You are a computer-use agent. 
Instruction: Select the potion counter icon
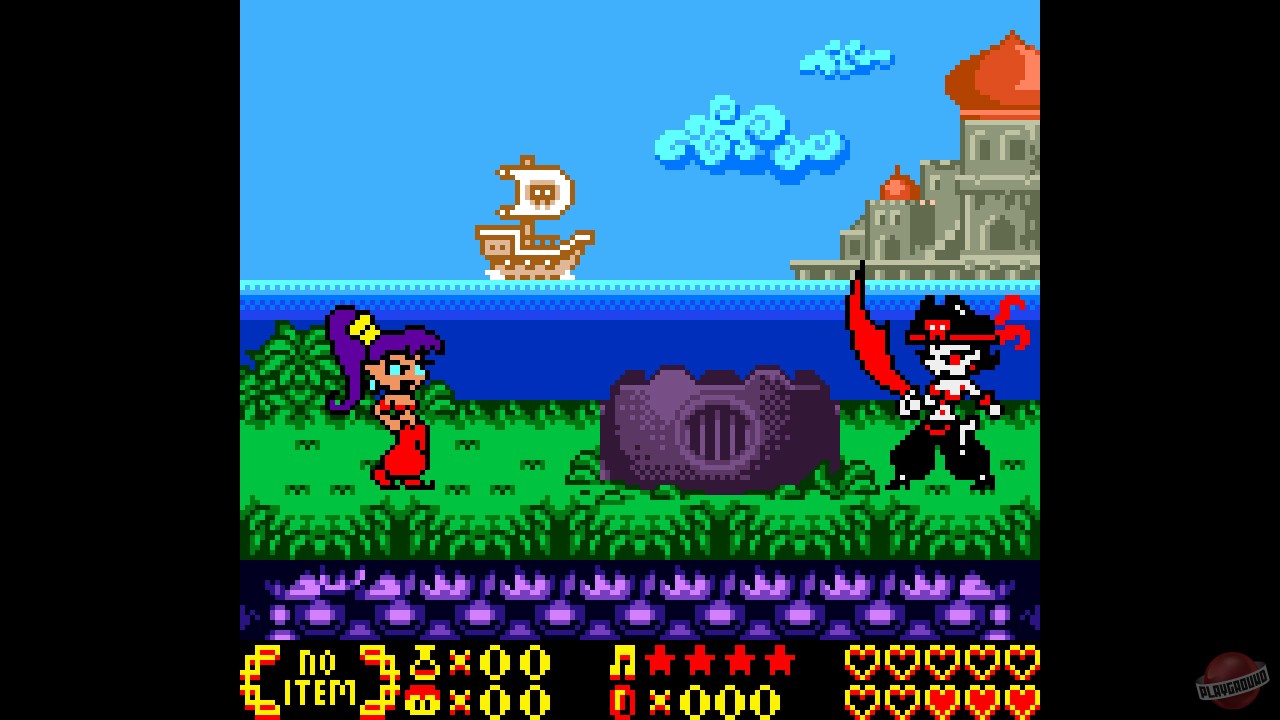point(424,664)
